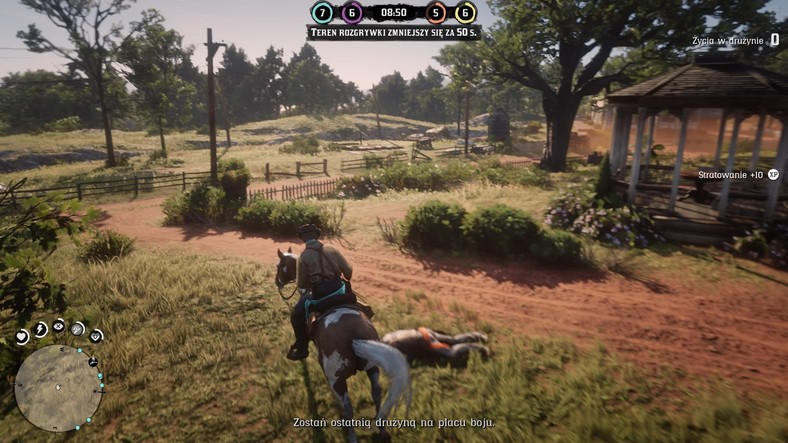Open the circular minimap
788x443 pixels.
tap(58, 388)
